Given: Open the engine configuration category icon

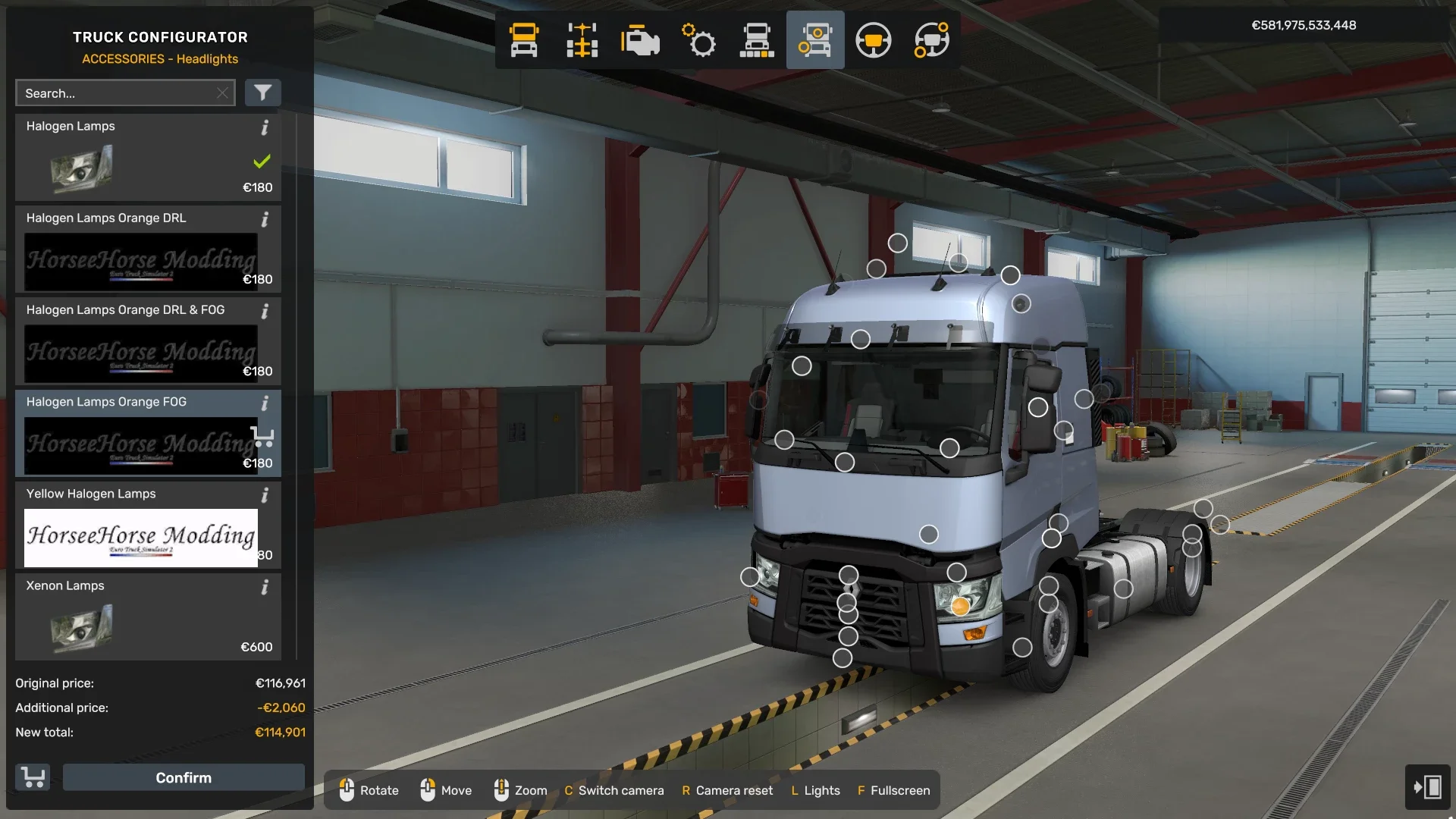Looking at the screenshot, I should click(641, 40).
